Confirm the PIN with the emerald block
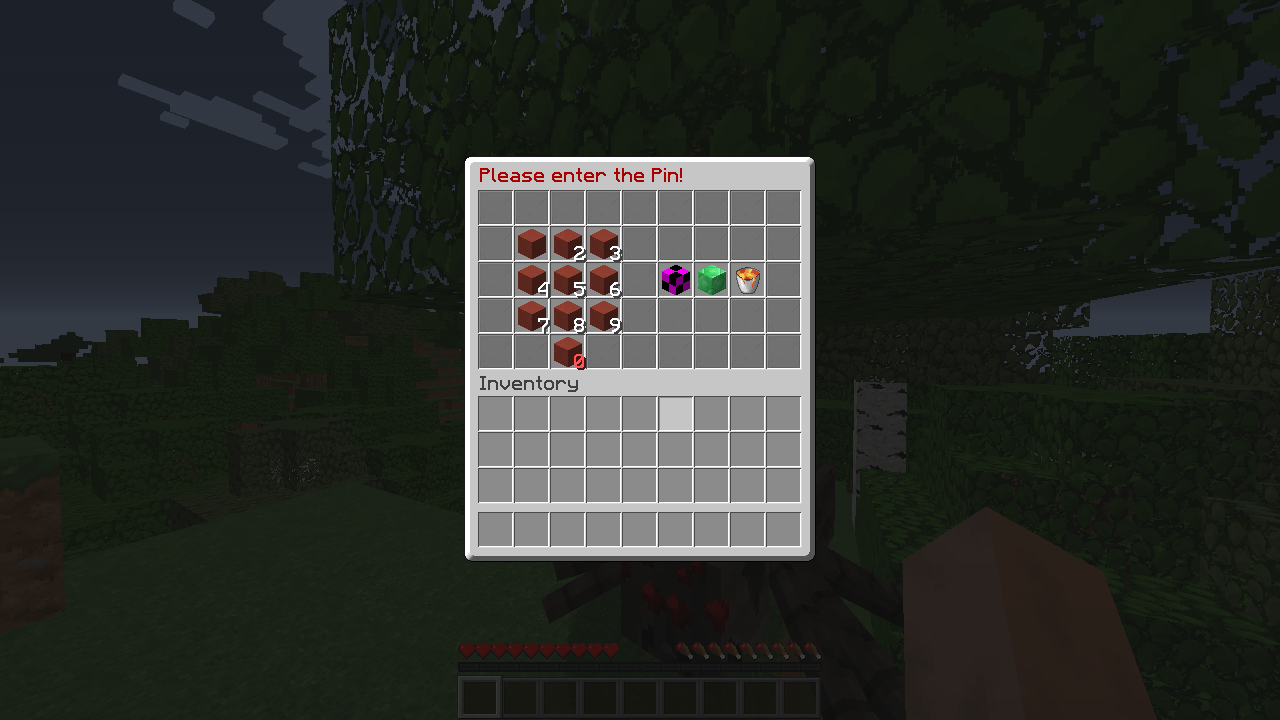Image resolution: width=1280 pixels, height=720 pixels. pos(711,278)
